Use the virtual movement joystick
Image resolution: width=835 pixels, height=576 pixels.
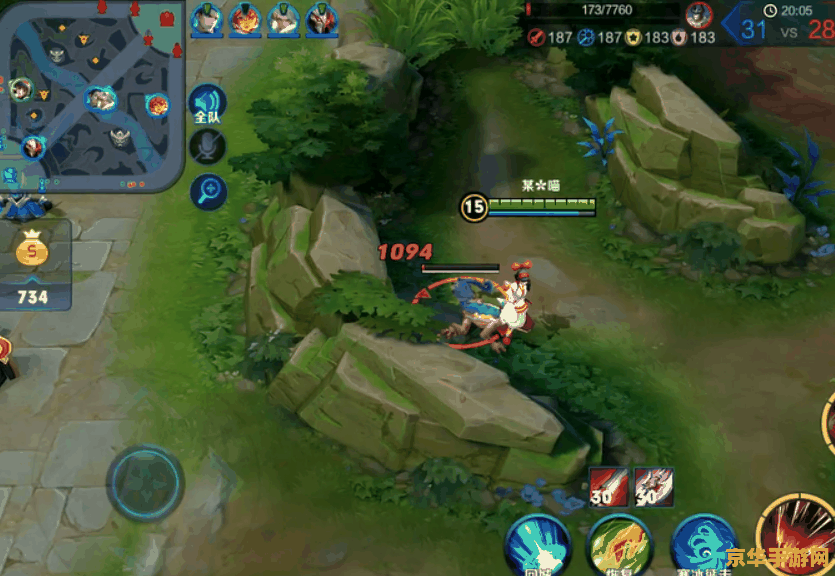point(146,483)
